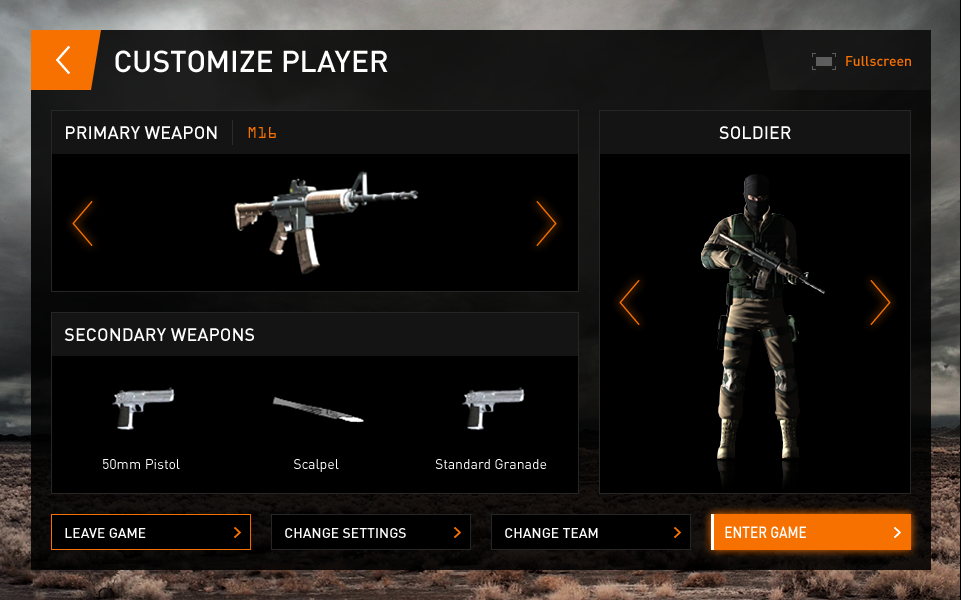Go back using the orange arrow button
Viewport: 961px width, 600px height.
pos(63,61)
